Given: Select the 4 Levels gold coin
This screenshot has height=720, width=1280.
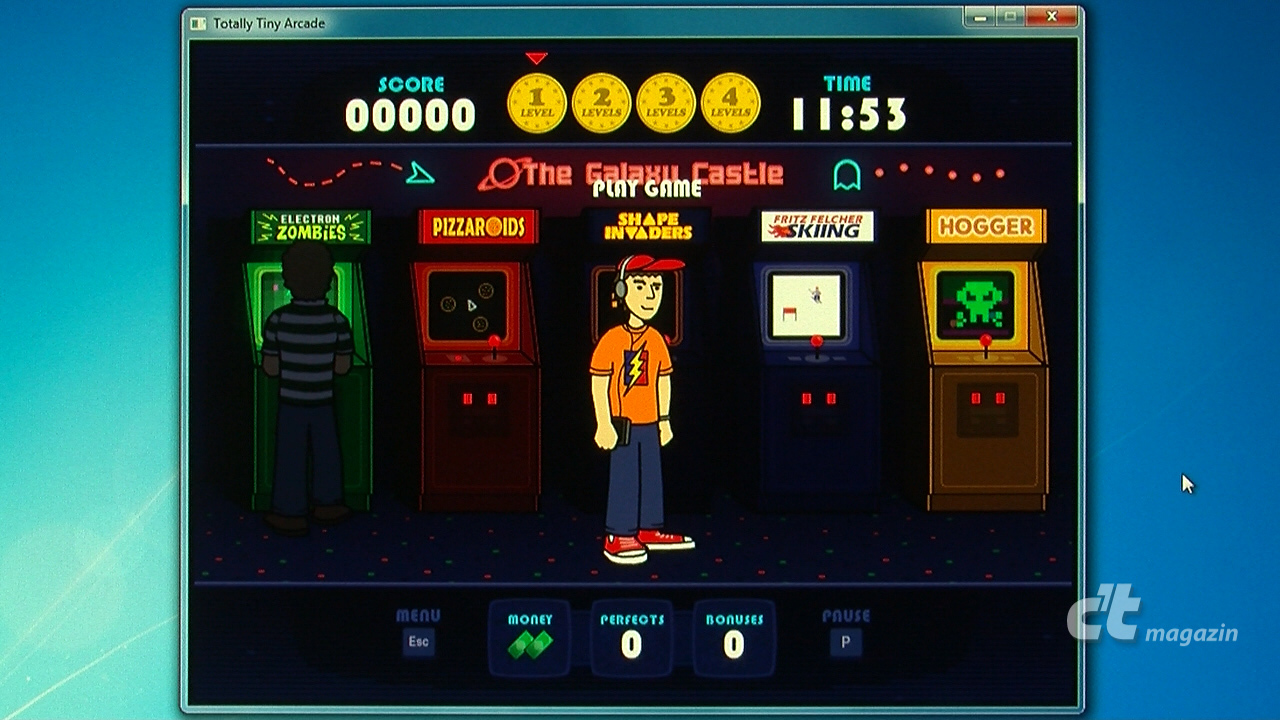Looking at the screenshot, I should click(x=730, y=104).
